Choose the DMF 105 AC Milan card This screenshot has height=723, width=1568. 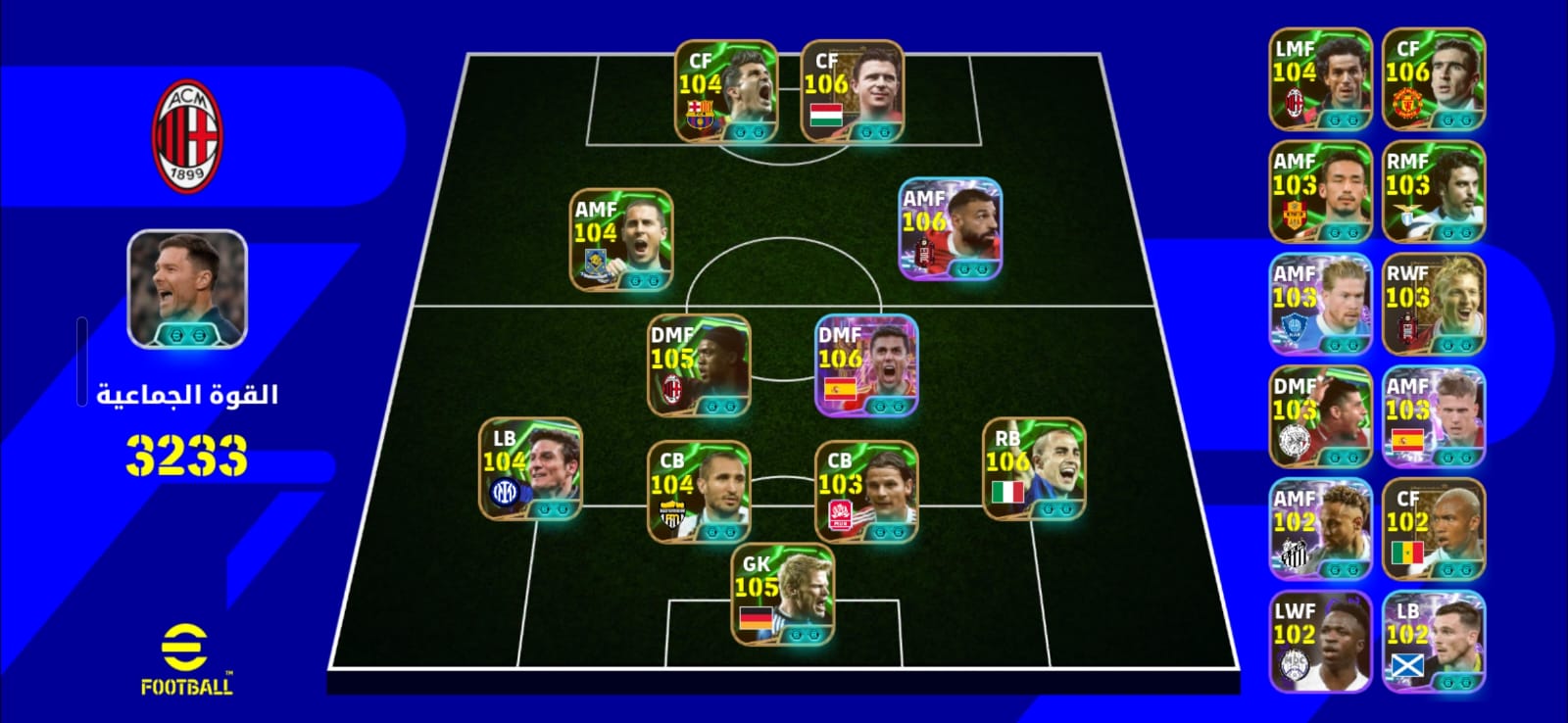[699, 365]
